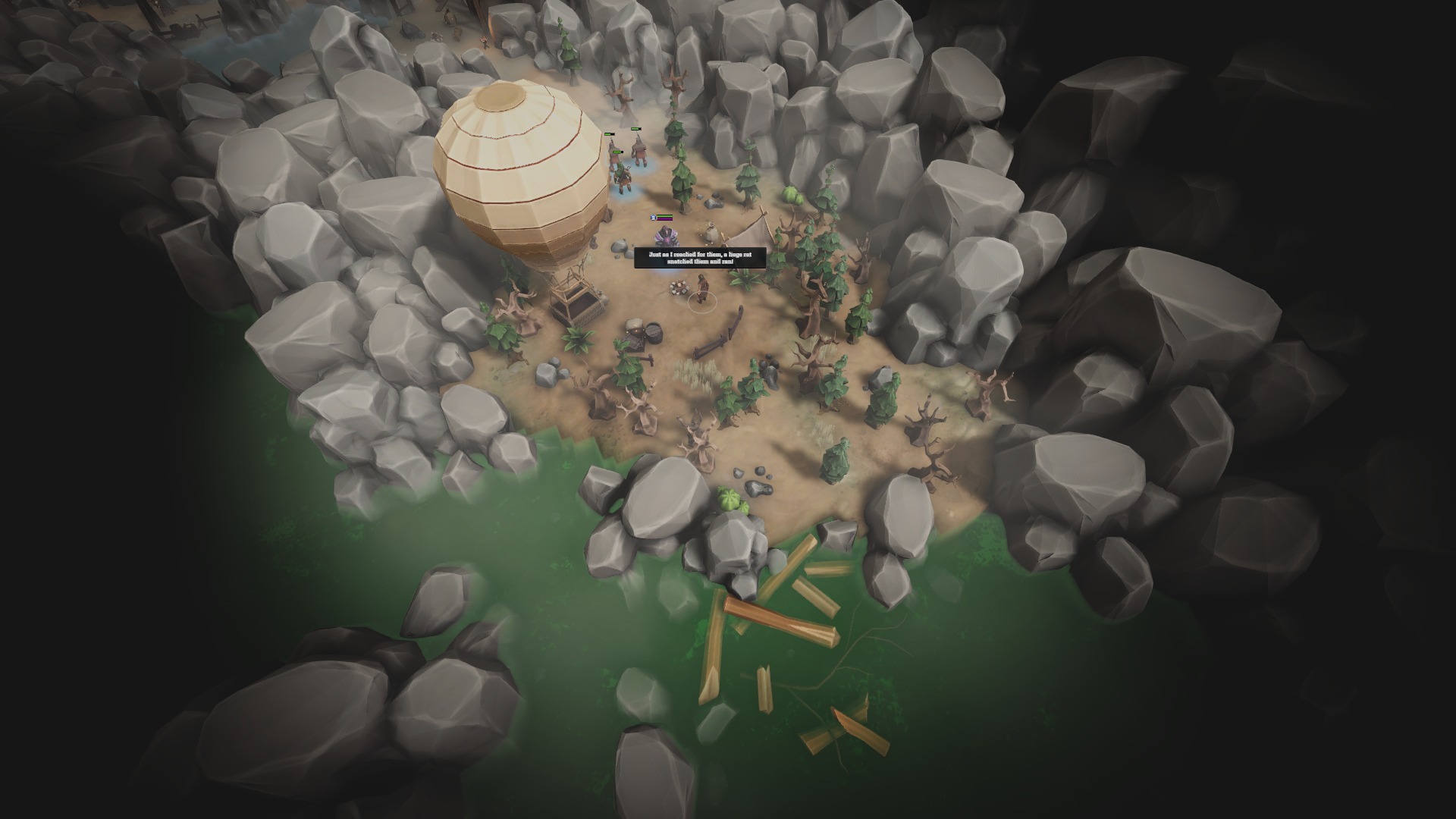Click the character inside the selection circle

coord(701,290)
